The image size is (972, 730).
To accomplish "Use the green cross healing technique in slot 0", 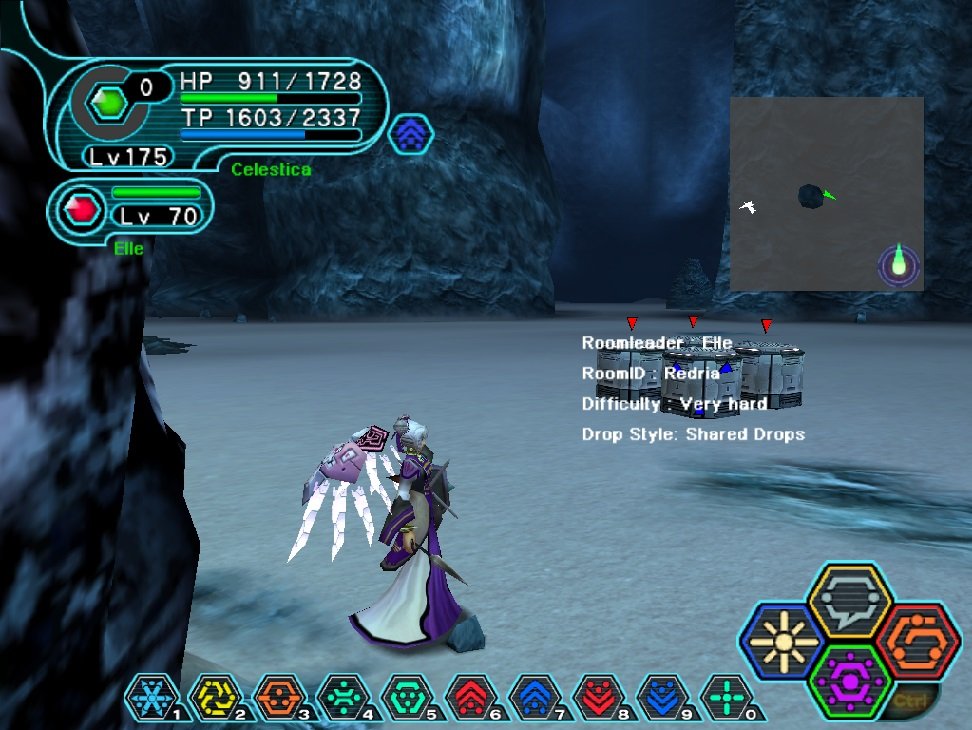I will click(x=727, y=698).
